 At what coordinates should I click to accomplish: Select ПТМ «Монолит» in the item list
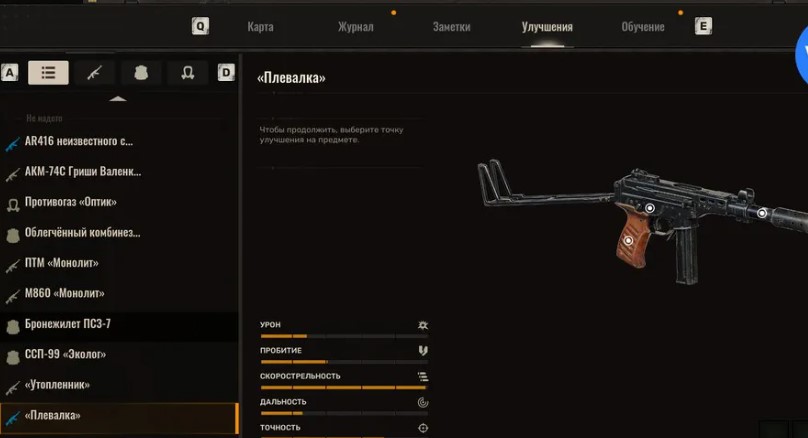(x=62, y=263)
